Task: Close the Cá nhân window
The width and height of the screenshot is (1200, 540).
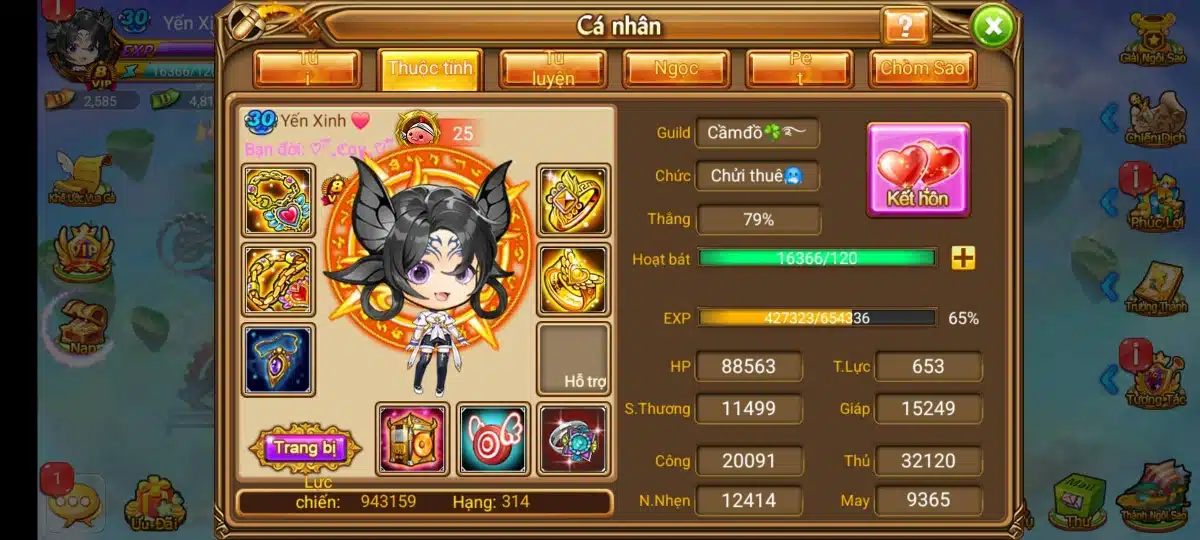Action: click(x=992, y=27)
